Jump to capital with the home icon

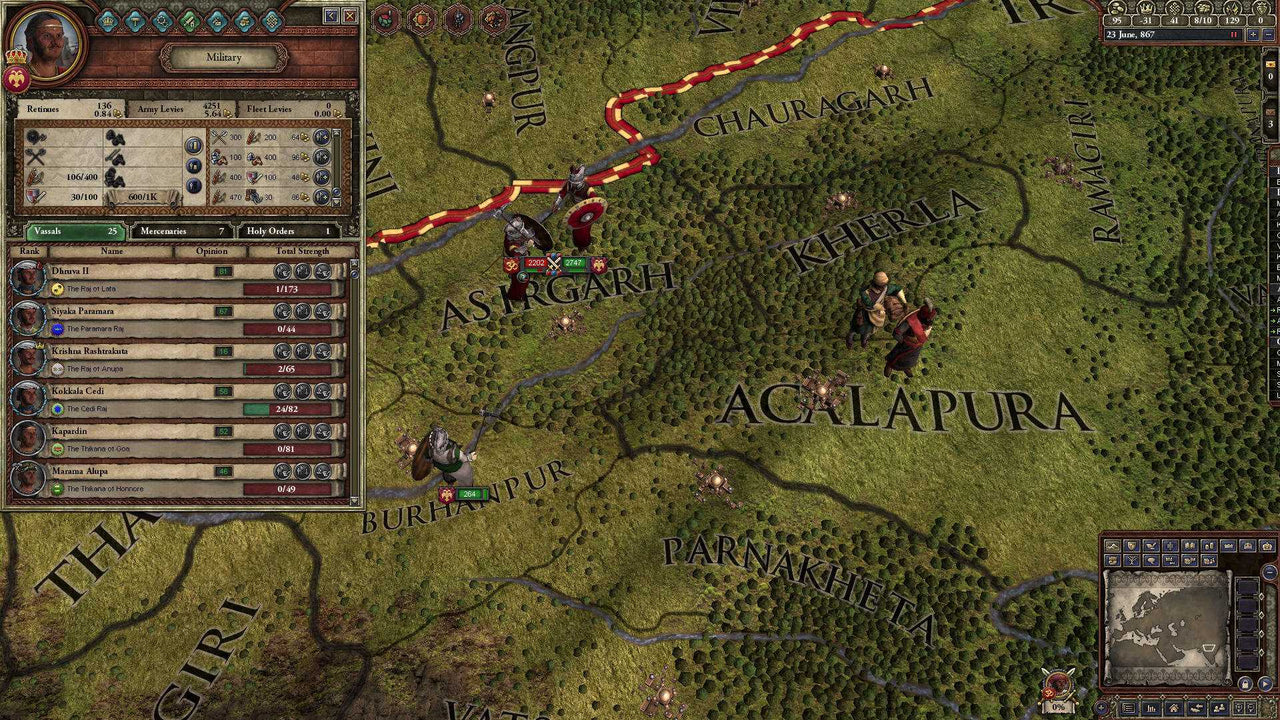pyautogui.click(x=1174, y=707)
